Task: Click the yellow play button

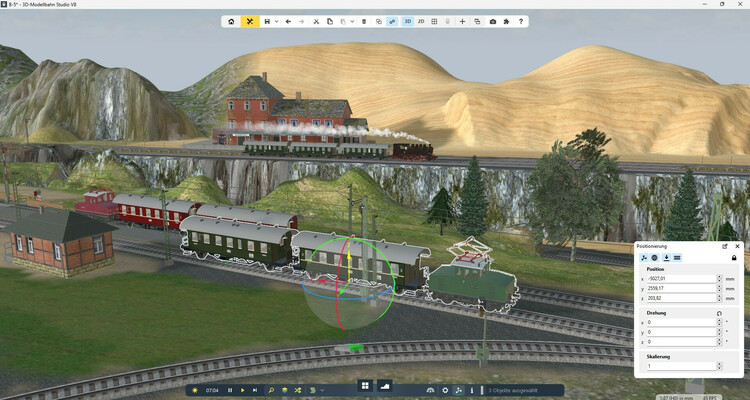Action: (x=242, y=390)
